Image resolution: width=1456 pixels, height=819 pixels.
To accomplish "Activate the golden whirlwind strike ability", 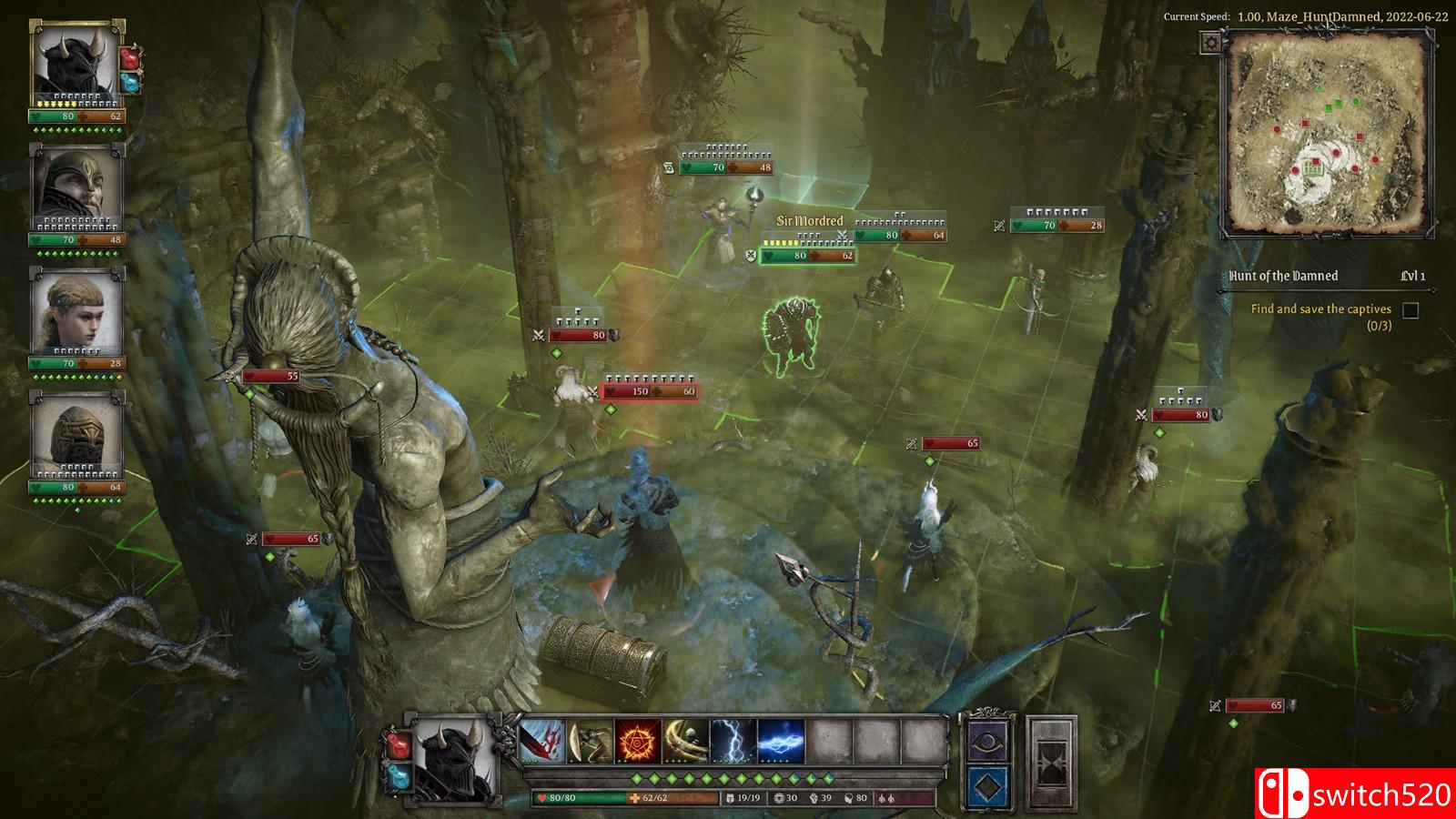I will point(685,741).
